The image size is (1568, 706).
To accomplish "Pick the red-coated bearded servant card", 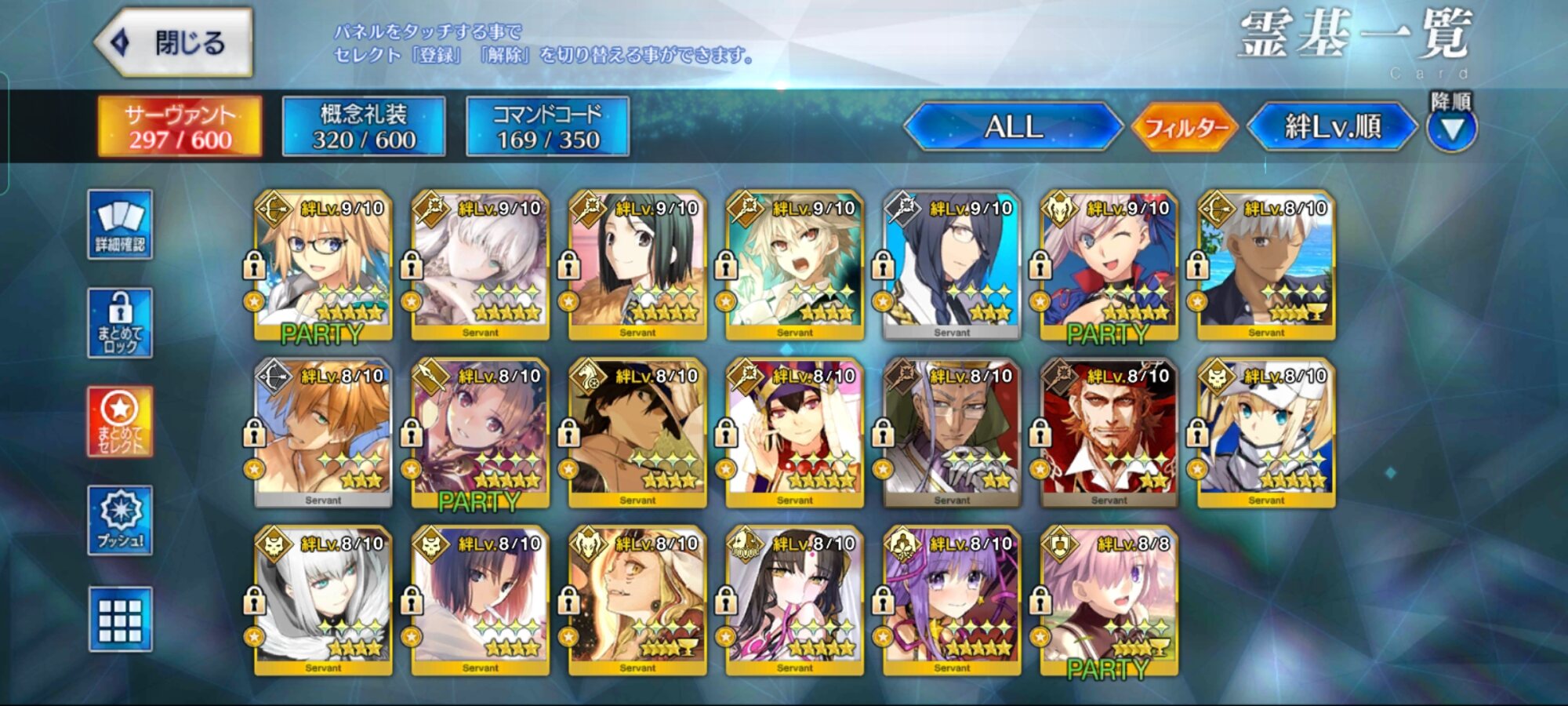I will 1109,433.
